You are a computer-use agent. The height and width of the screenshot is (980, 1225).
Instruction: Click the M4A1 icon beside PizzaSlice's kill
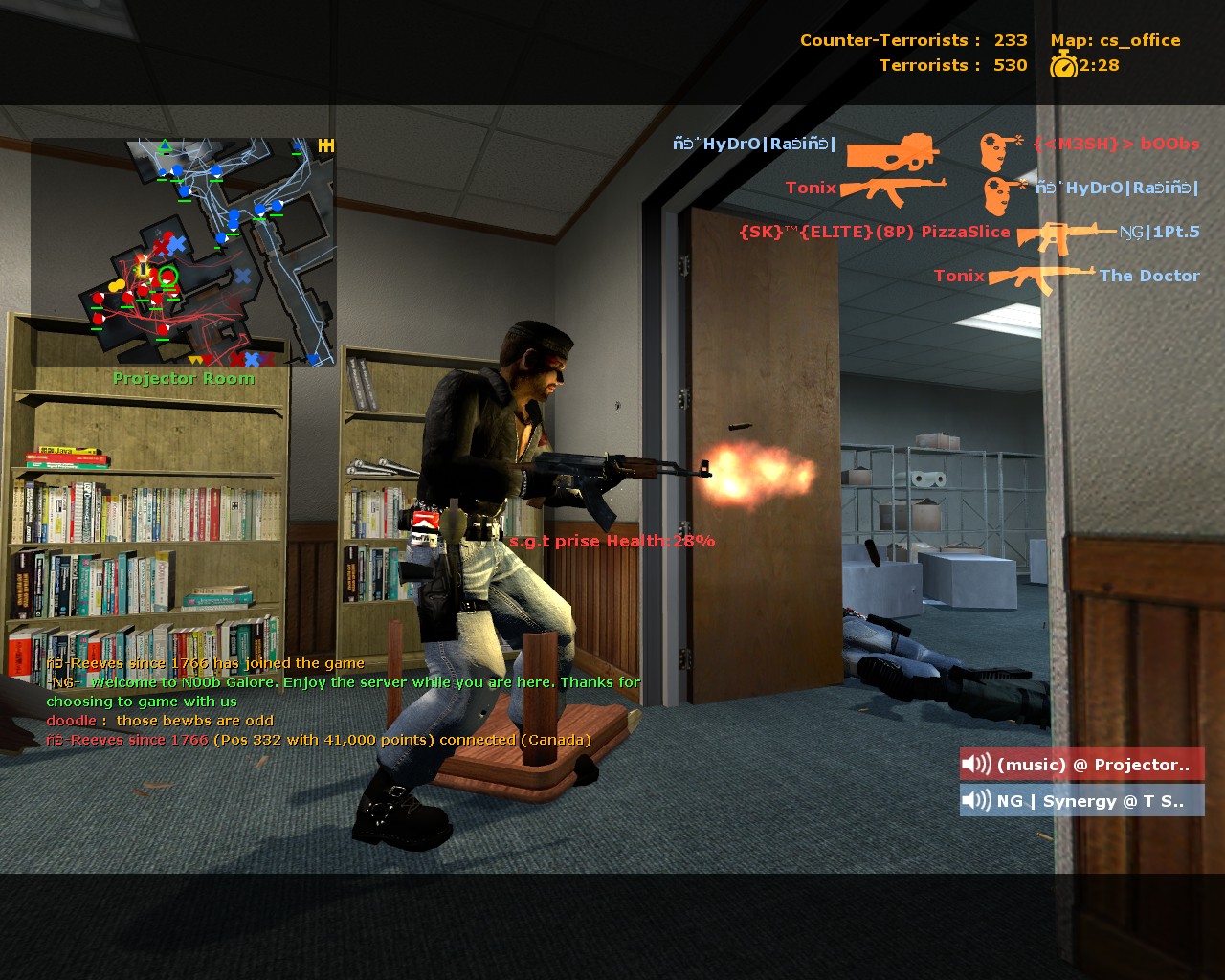point(1065,233)
